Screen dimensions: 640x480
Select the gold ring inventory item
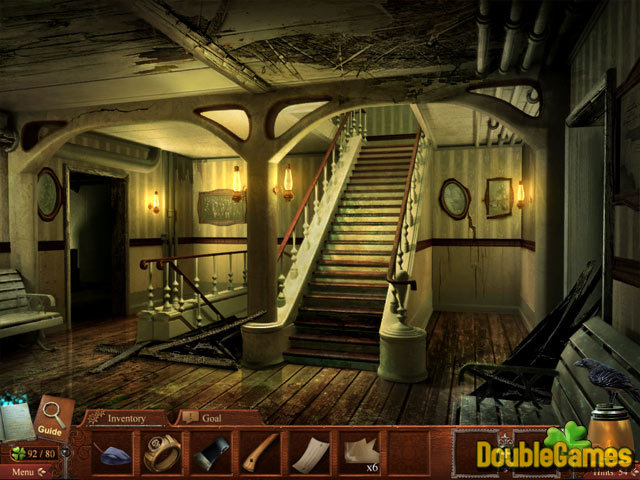161,452
